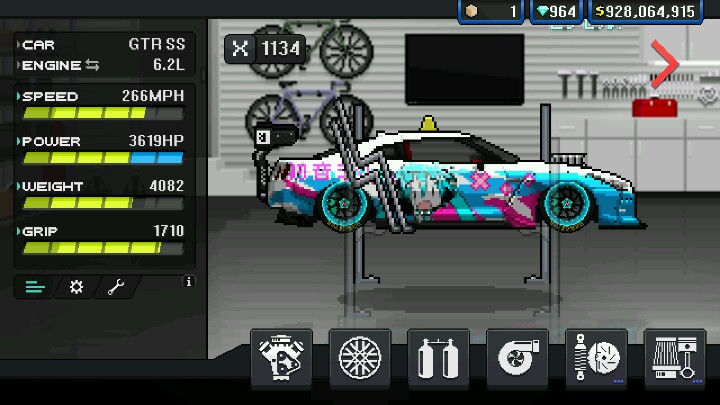The width and height of the screenshot is (720, 405).
Task: Open the engine upgrades category
Action: pyautogui.click(x=281, y=357)
